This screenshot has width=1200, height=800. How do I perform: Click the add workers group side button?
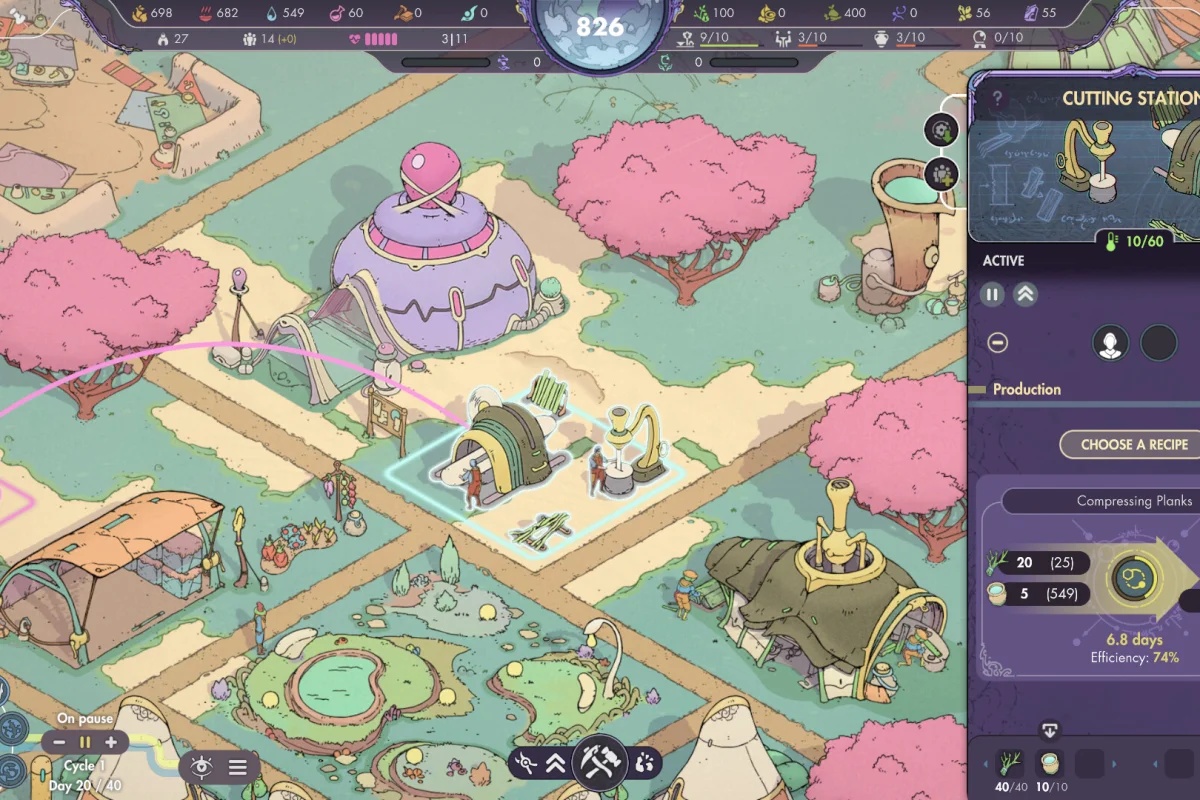(x=941, y=173)
